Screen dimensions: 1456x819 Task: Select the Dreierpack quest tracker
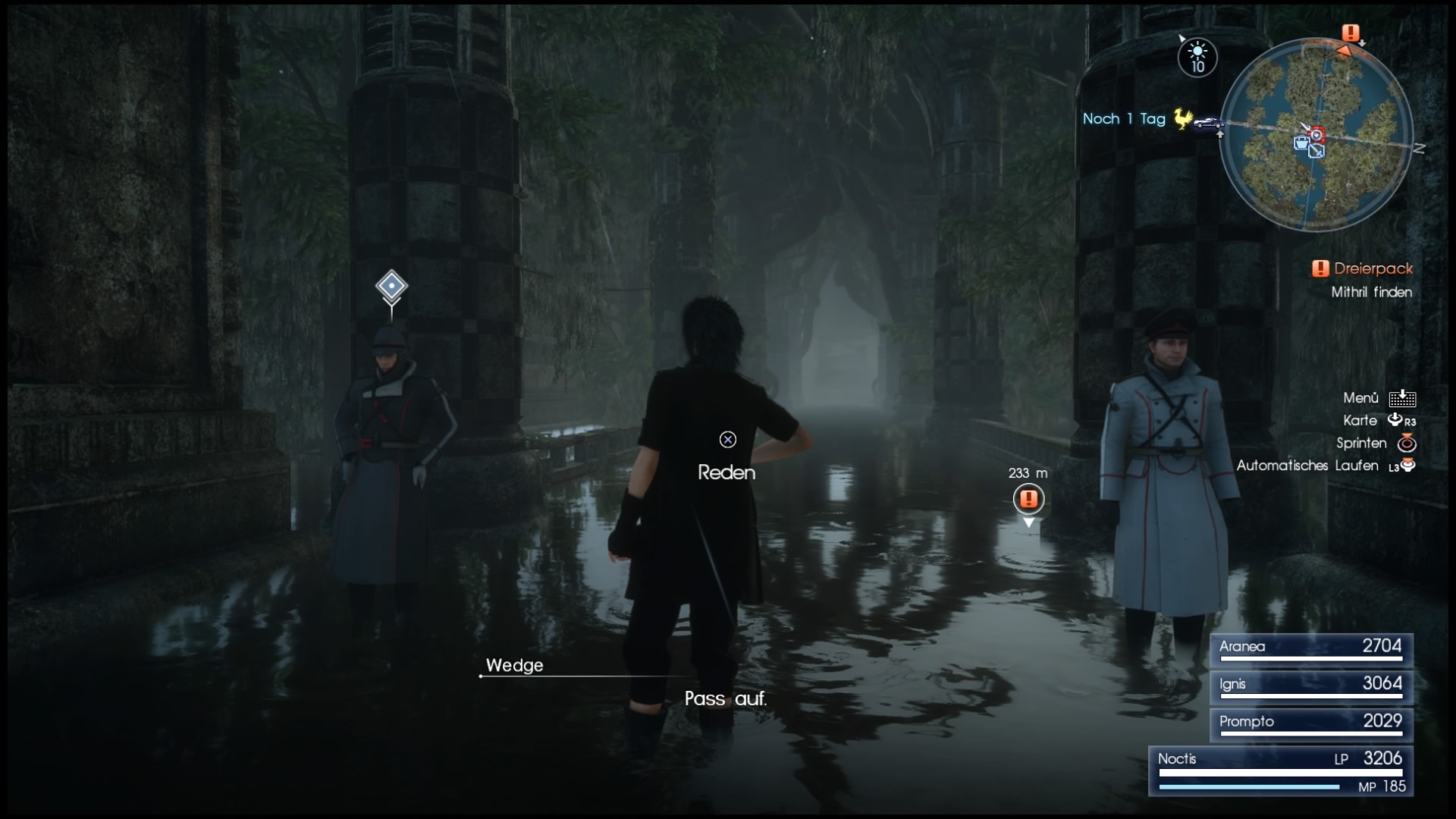(x=1363, y=268)
